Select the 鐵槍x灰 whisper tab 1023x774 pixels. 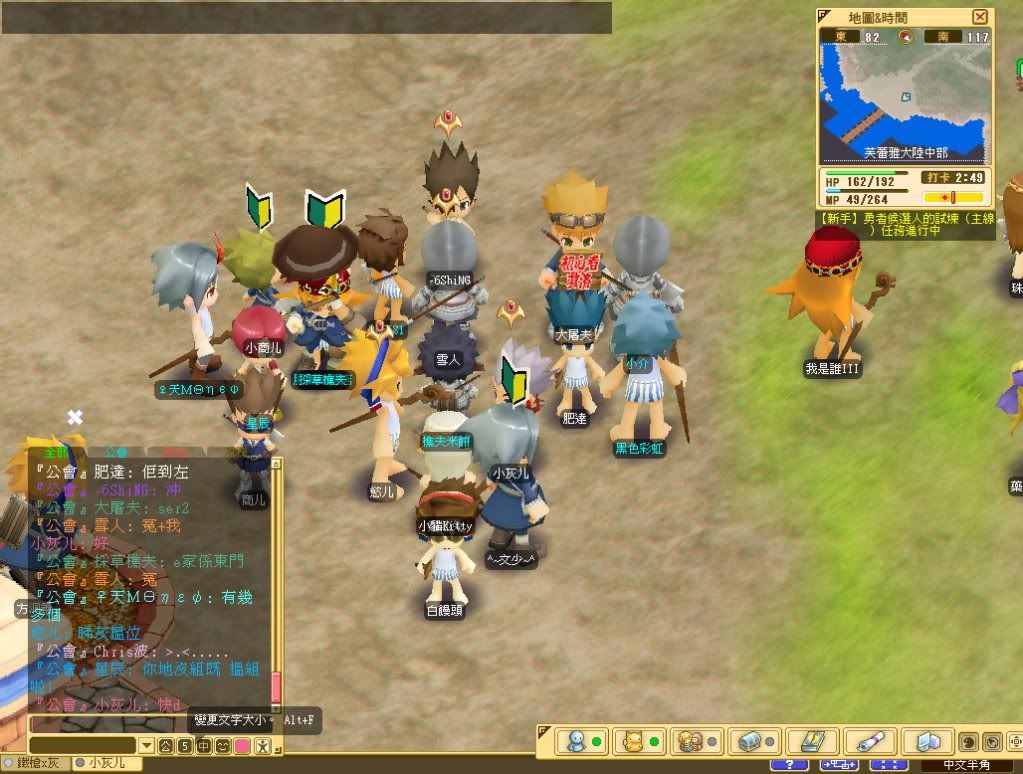pos(37,763)
